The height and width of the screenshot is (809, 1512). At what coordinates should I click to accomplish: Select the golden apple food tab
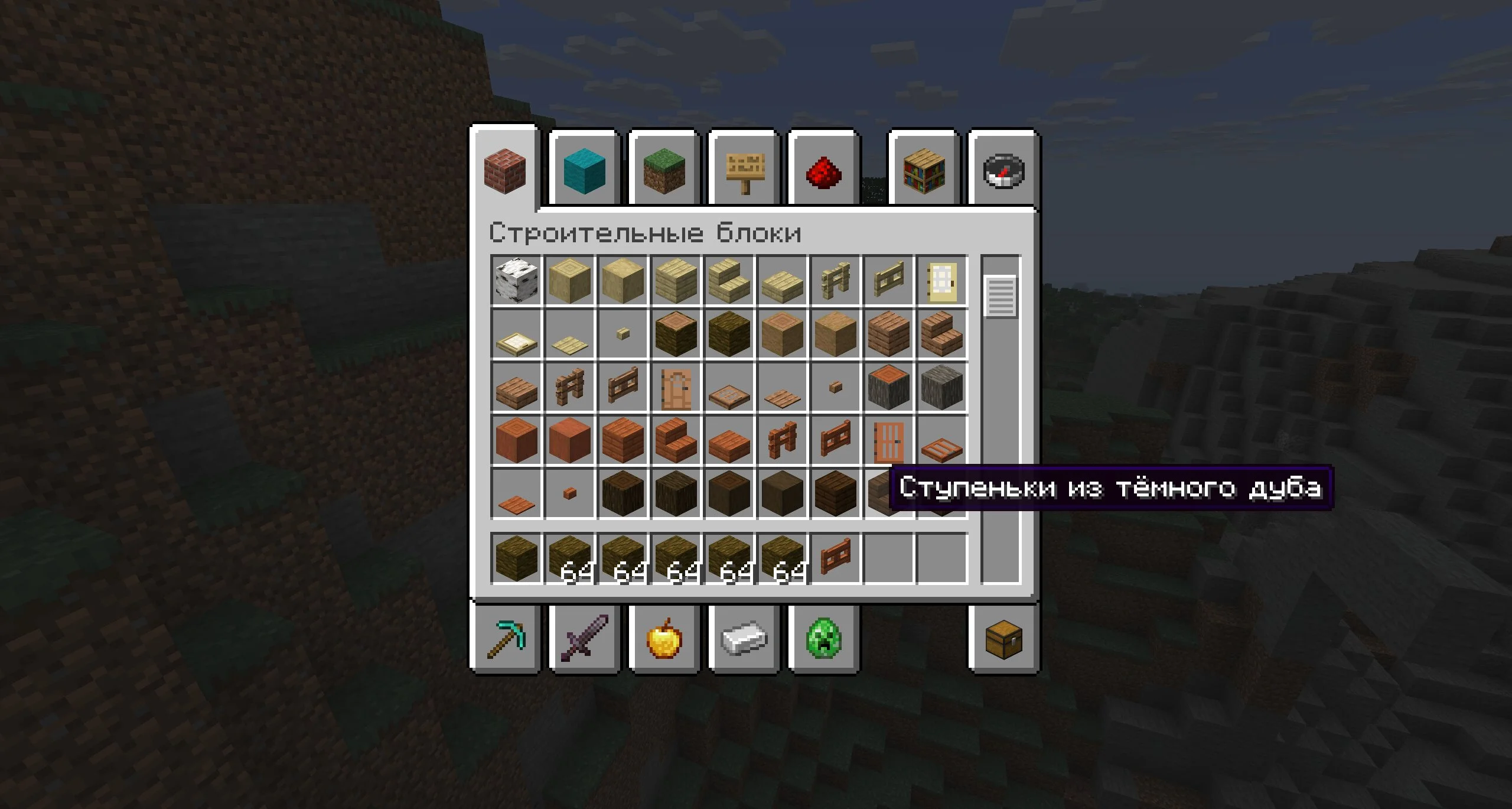pyautogui.click(x=664, y=639)
